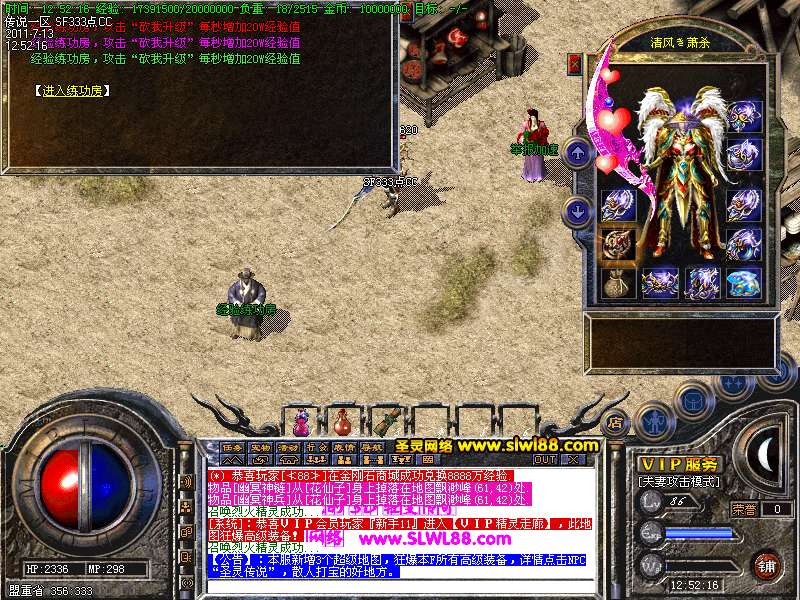Use the purple potion in belt slot

pyautogui.click(x=301, y=421)
